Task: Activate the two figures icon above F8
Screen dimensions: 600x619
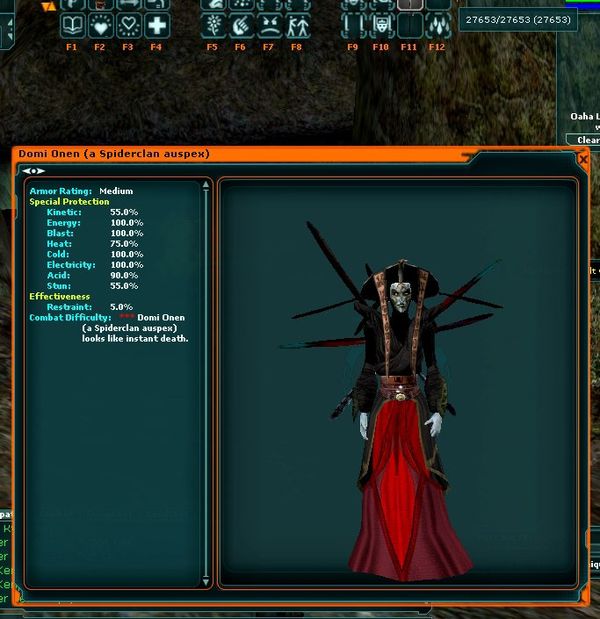Action: tap(296, 25)
